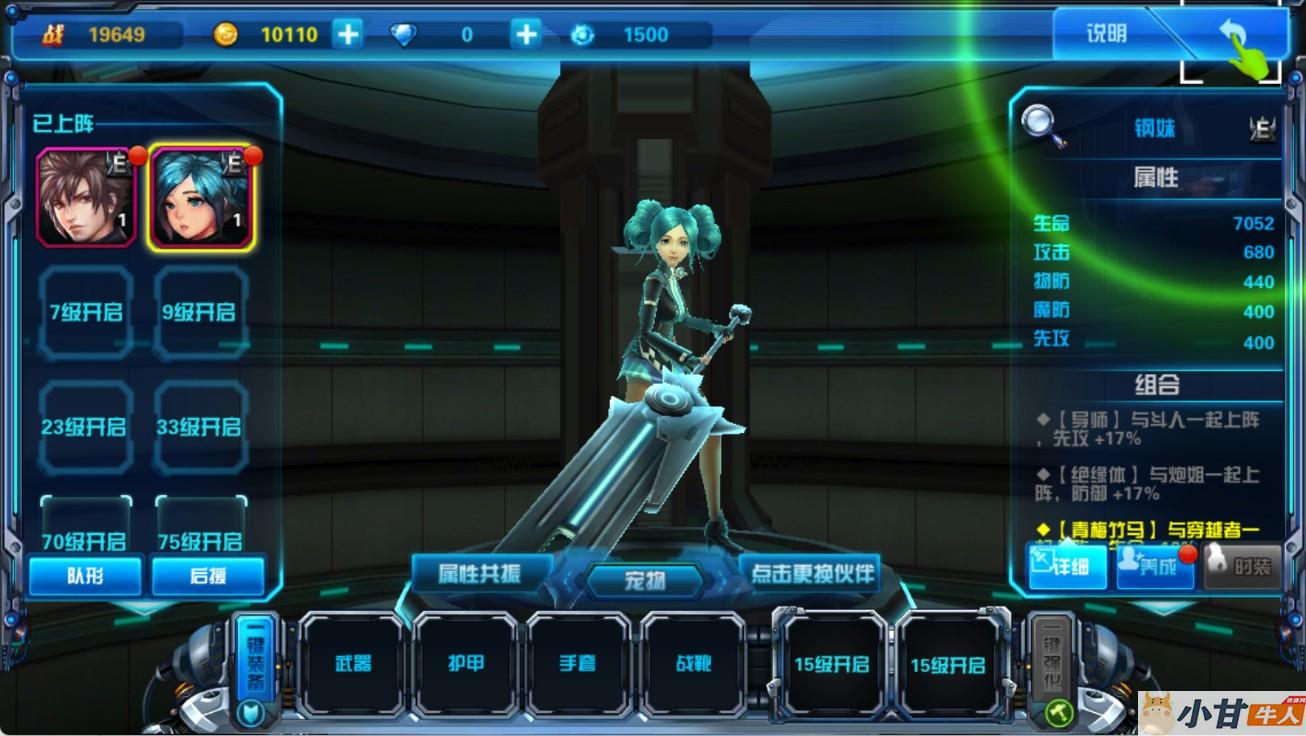Click 点击更换伙伴 to change partner
The height and width of the screenshot is (736, 1306).
tap(811, 574)
